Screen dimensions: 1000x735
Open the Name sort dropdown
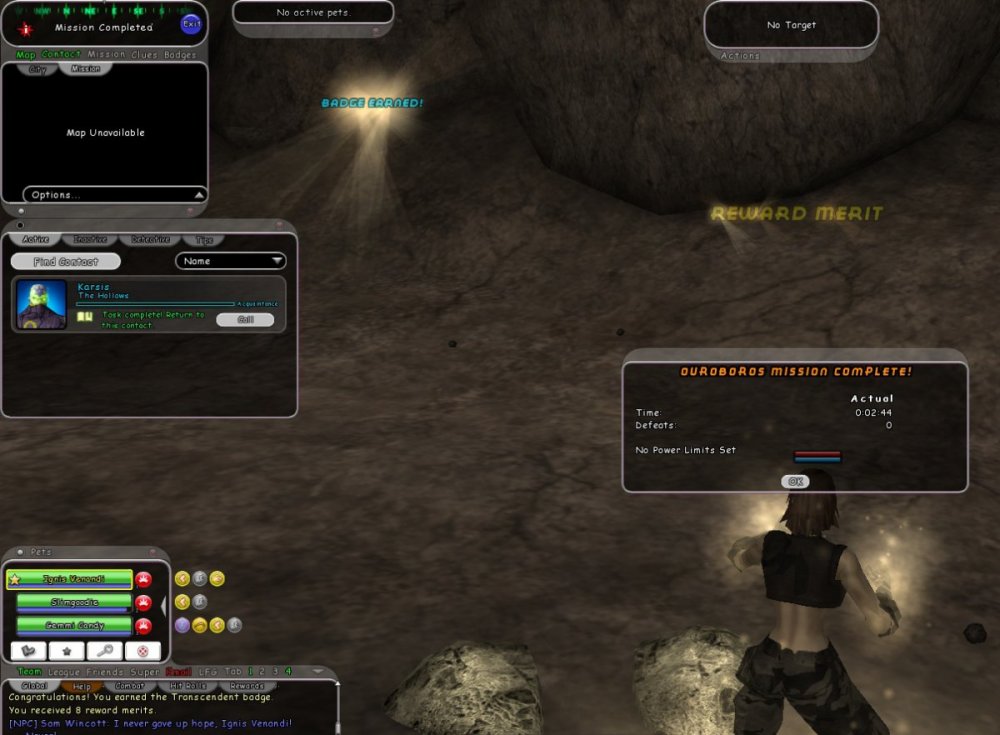[231, 261]
